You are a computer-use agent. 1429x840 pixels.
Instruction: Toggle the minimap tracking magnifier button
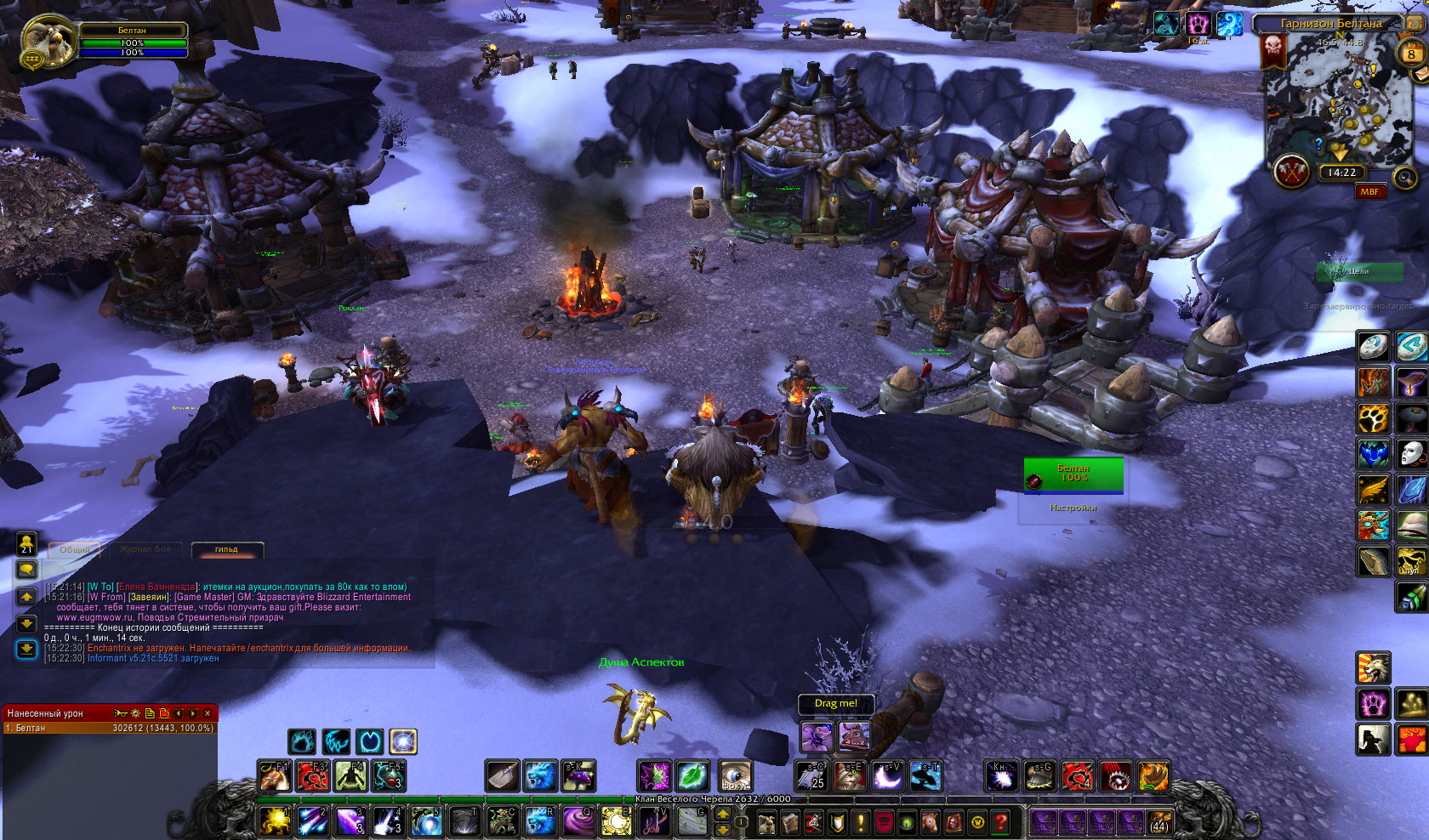pyautogui.click(x=1405, y=177)
